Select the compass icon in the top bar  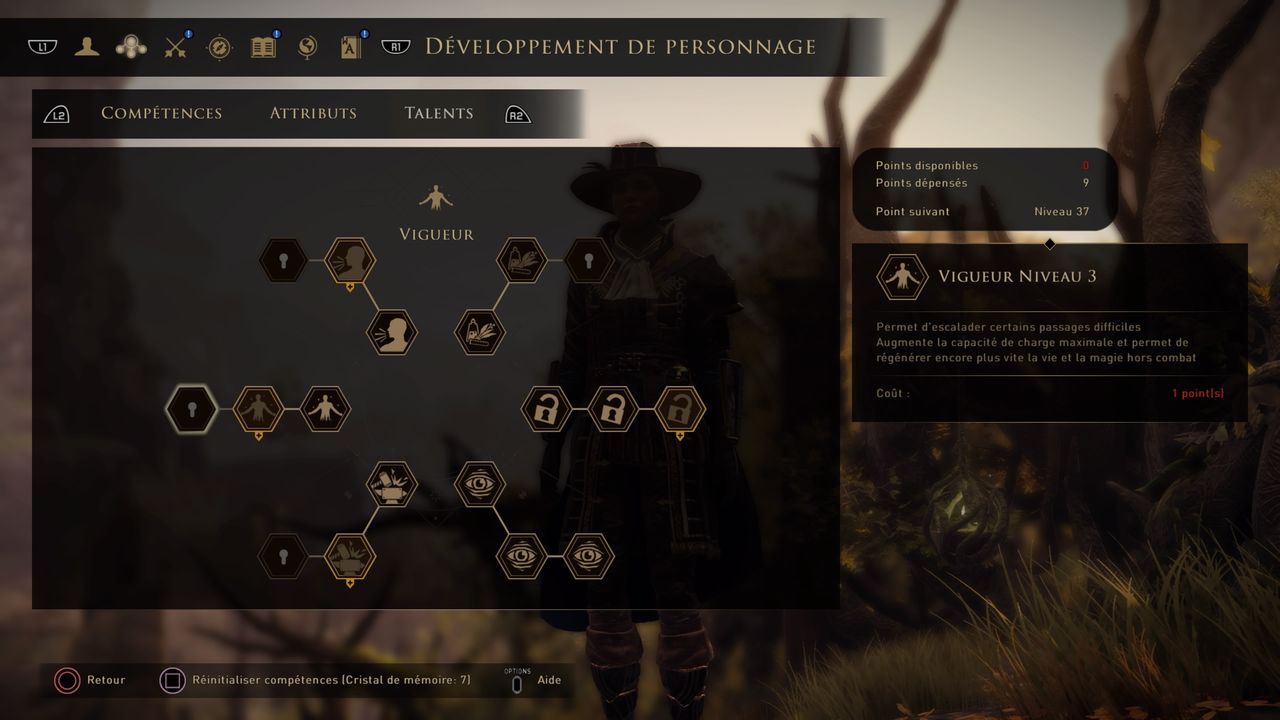[x=220, y=47]
